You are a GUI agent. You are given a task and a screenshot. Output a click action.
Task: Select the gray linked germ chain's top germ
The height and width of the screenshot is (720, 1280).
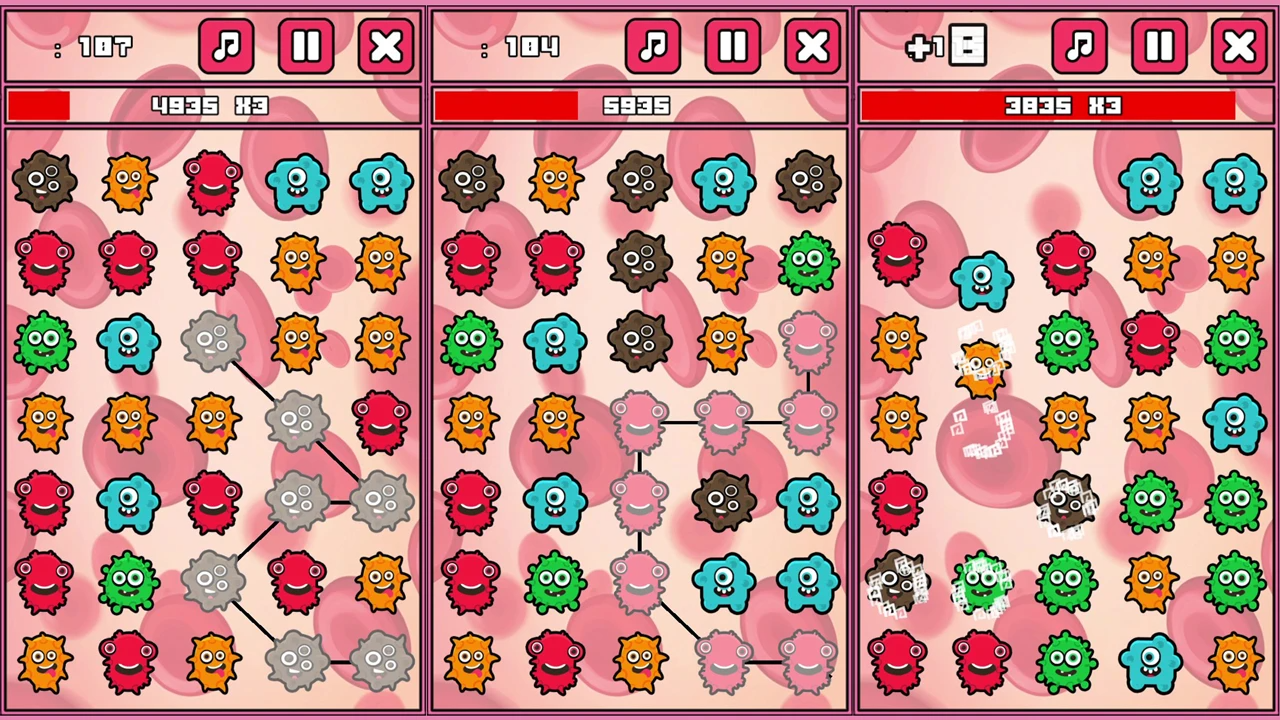tap(213, 340)
